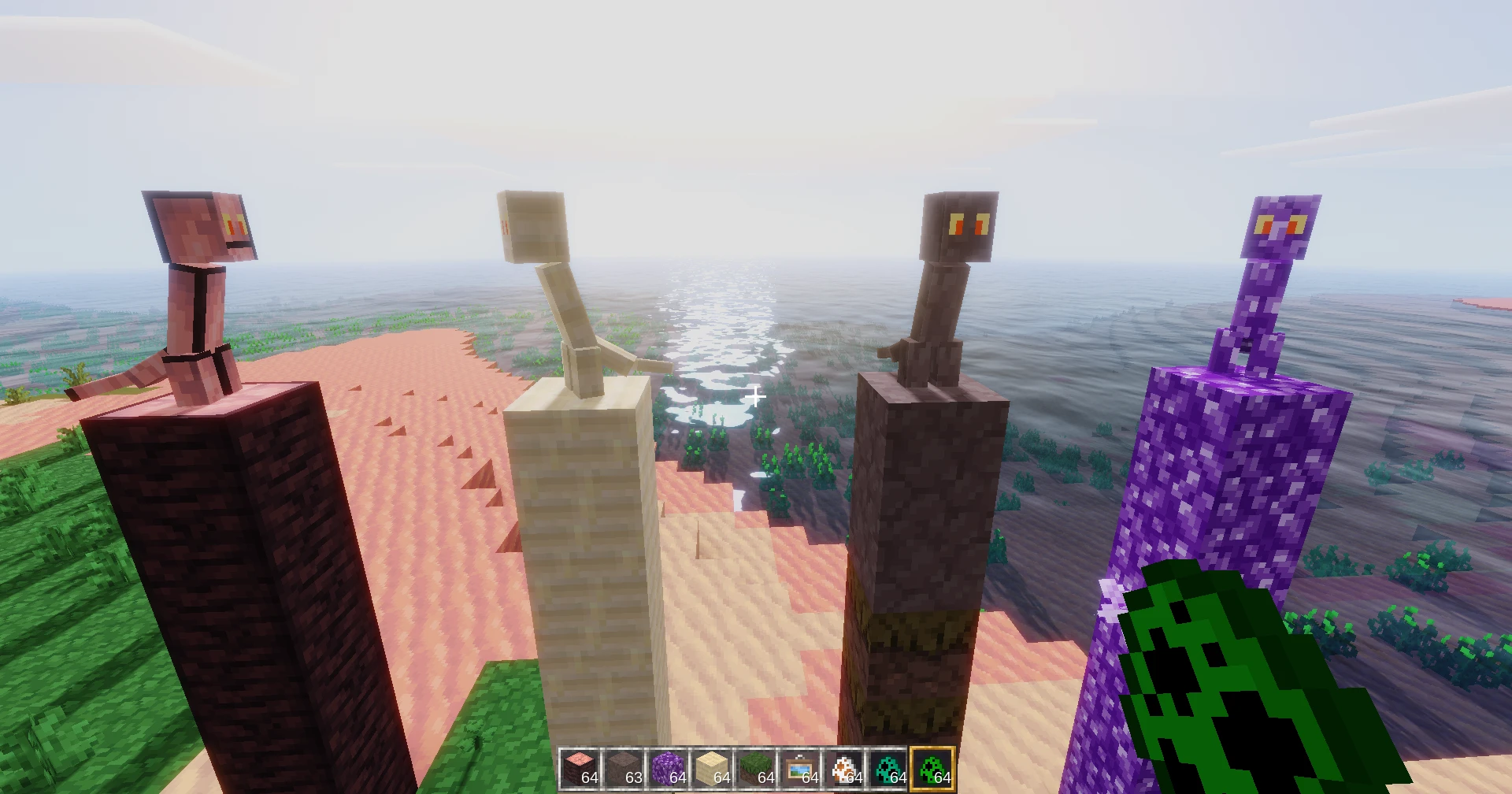Select the grass block hotbar slot
This screenshot has width=1512, height=794.
click(756, 768)
